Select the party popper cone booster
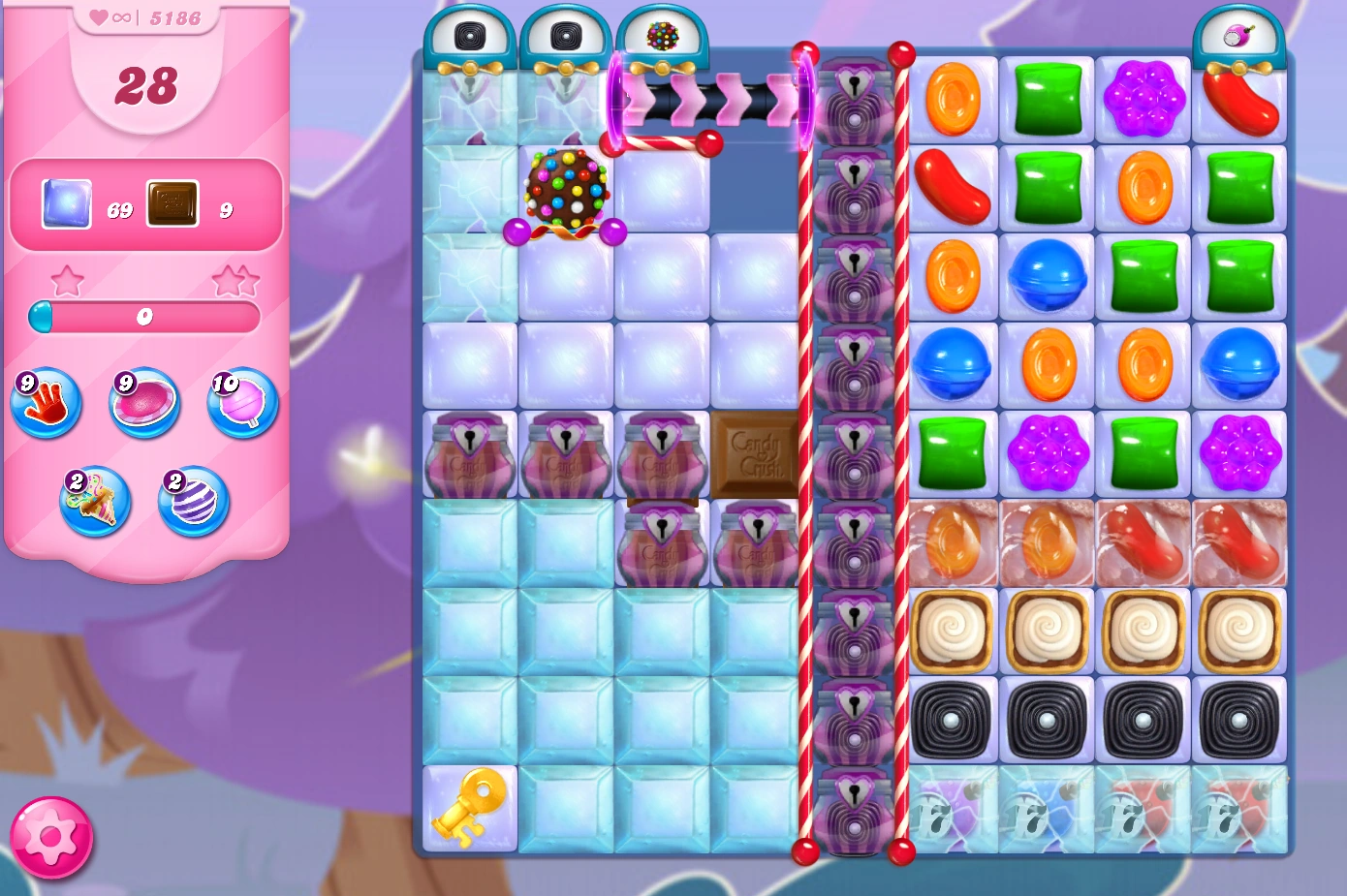1347x896 pixels. [94, 502]
